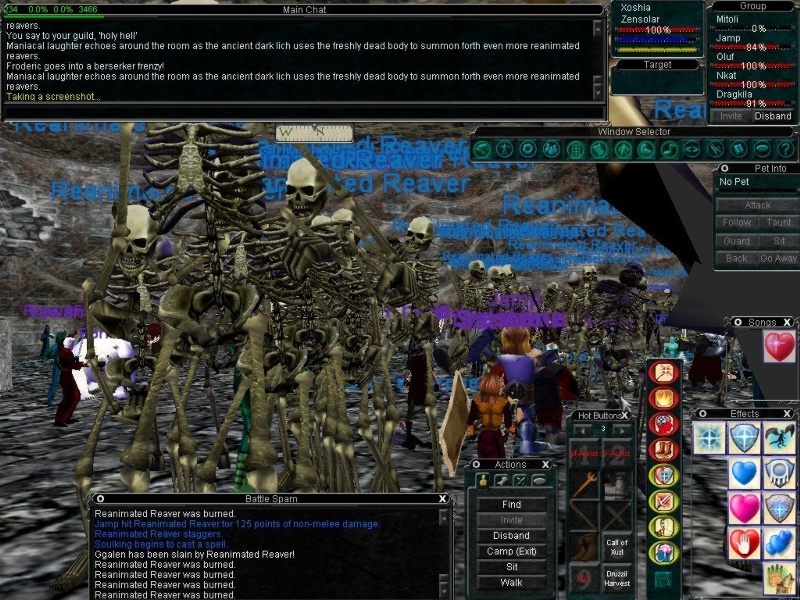This screenshot has height=600, width=800.
Task: Choose Camp (Exit) in the Actions window
Action: [511, 551]
